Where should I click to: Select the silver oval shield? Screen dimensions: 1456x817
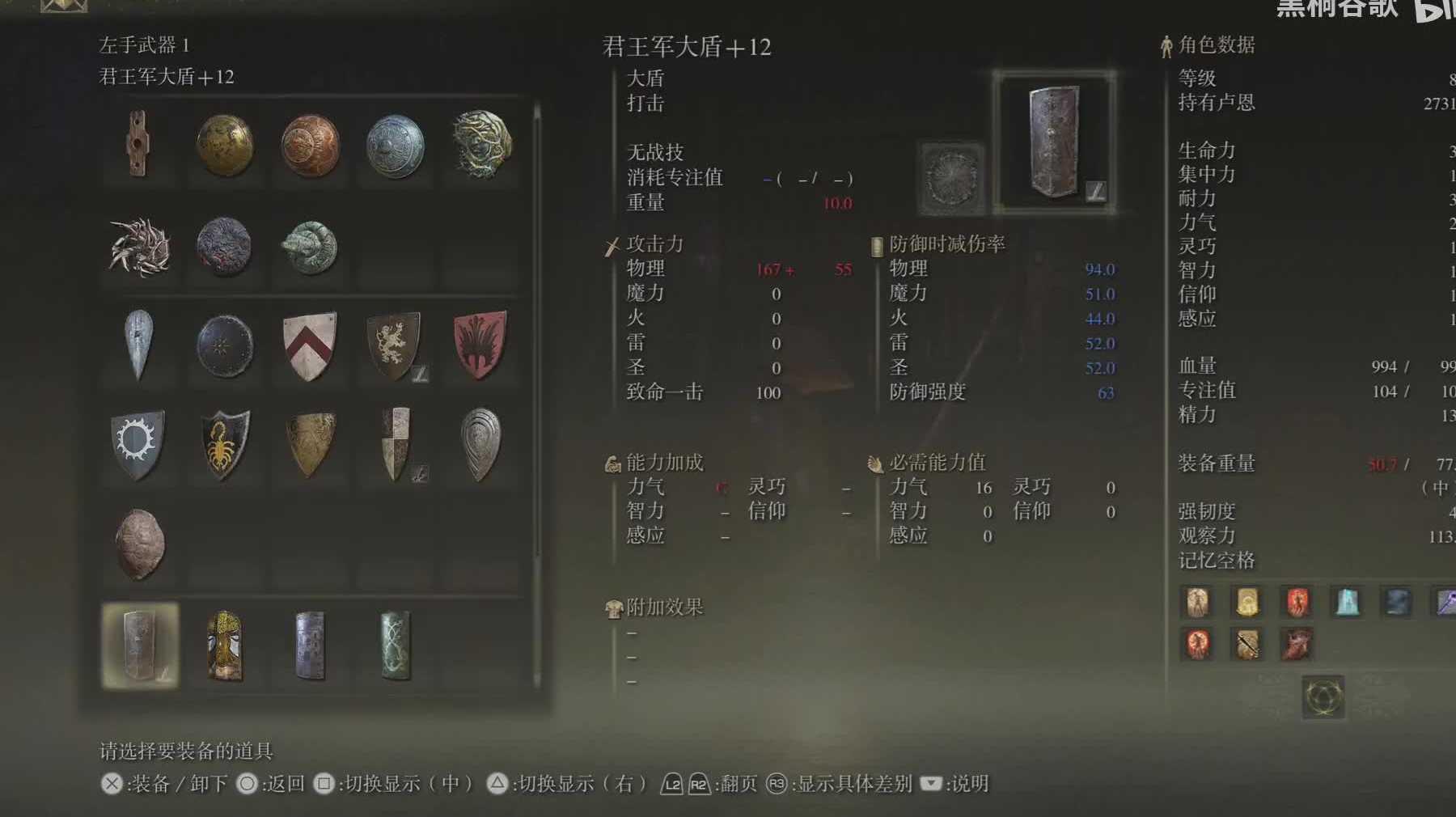pyautogui.click(x=480, y=444)
